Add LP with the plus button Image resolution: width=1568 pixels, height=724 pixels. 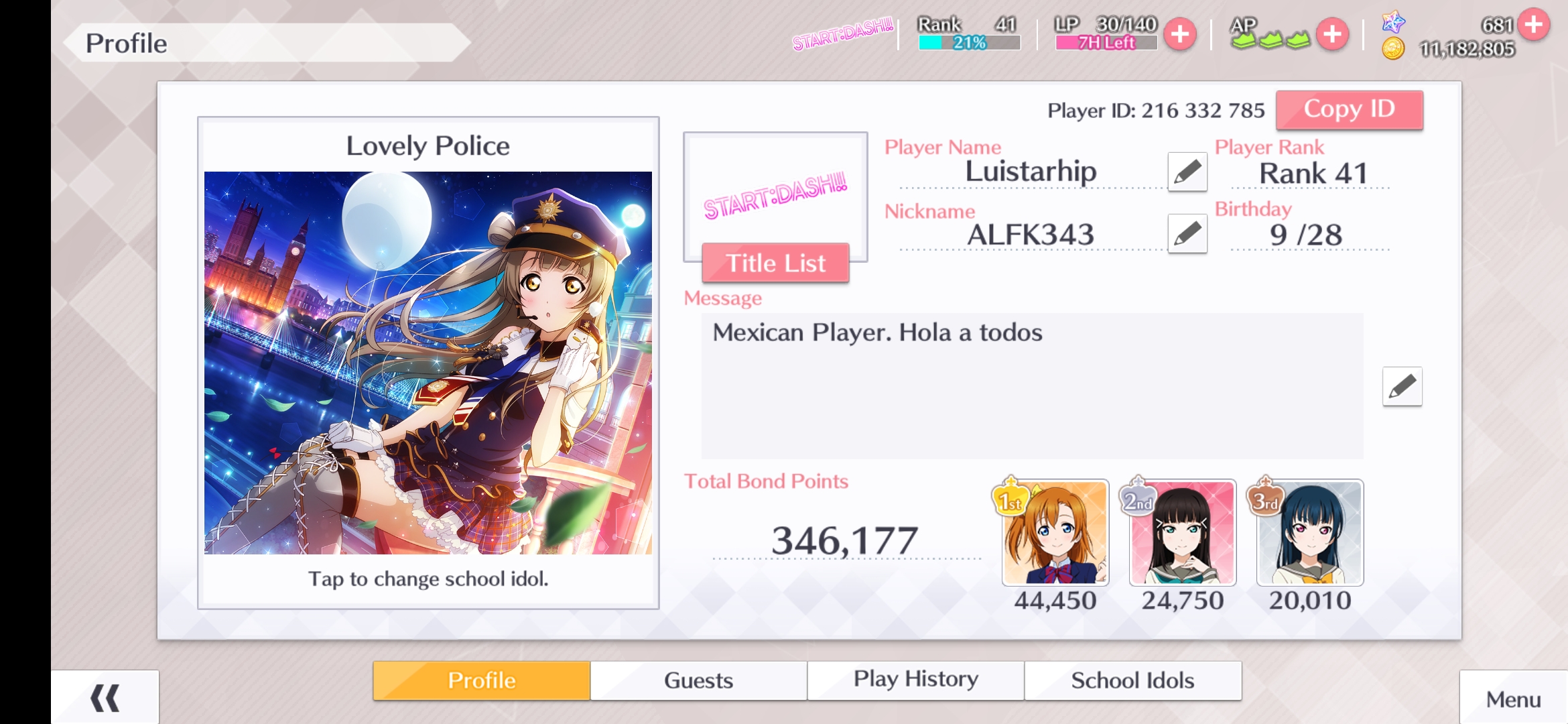(1180, 34)
